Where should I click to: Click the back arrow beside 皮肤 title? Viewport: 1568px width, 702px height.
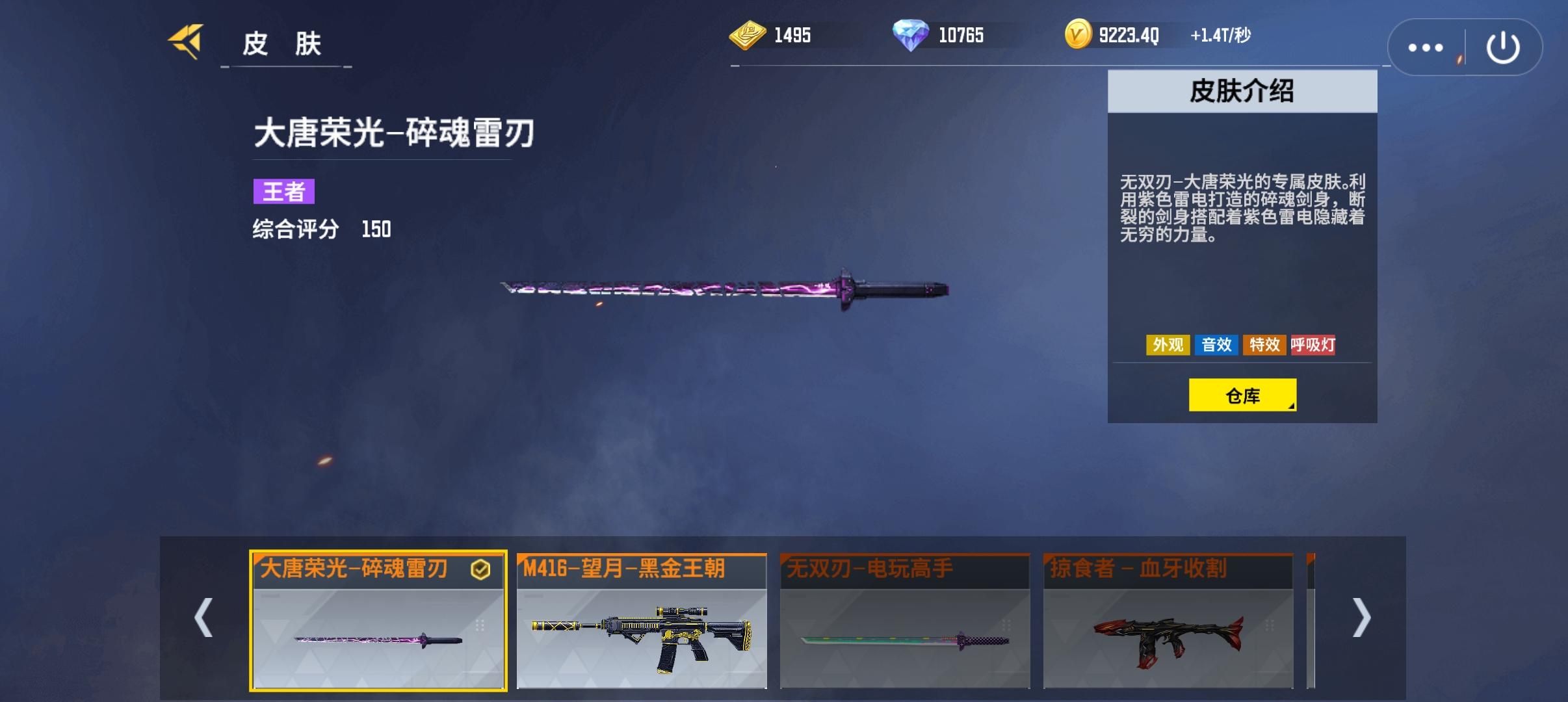[x=184, y=41]
